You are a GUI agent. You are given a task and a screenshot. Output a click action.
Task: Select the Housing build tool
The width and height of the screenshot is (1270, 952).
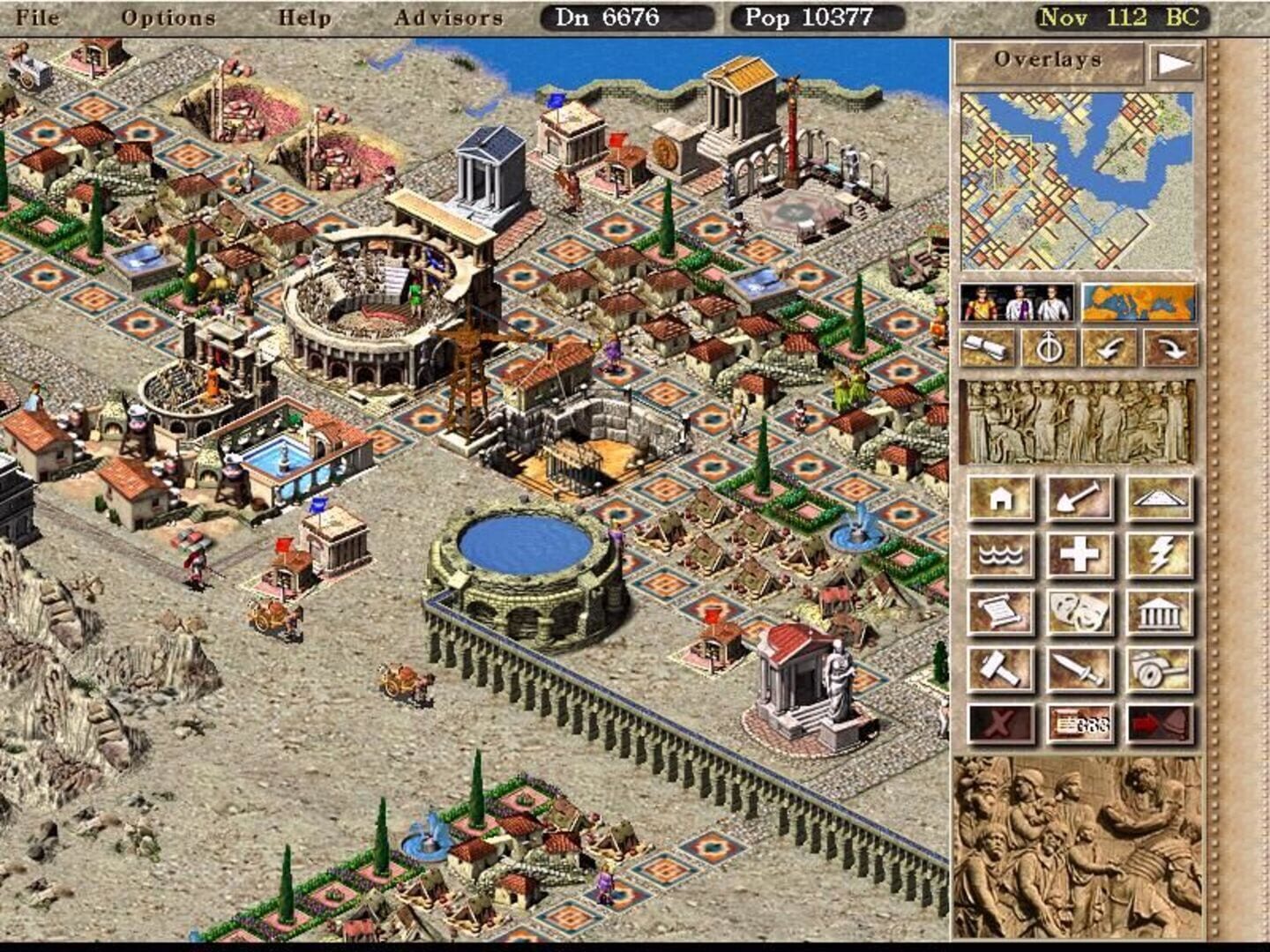1001,498
